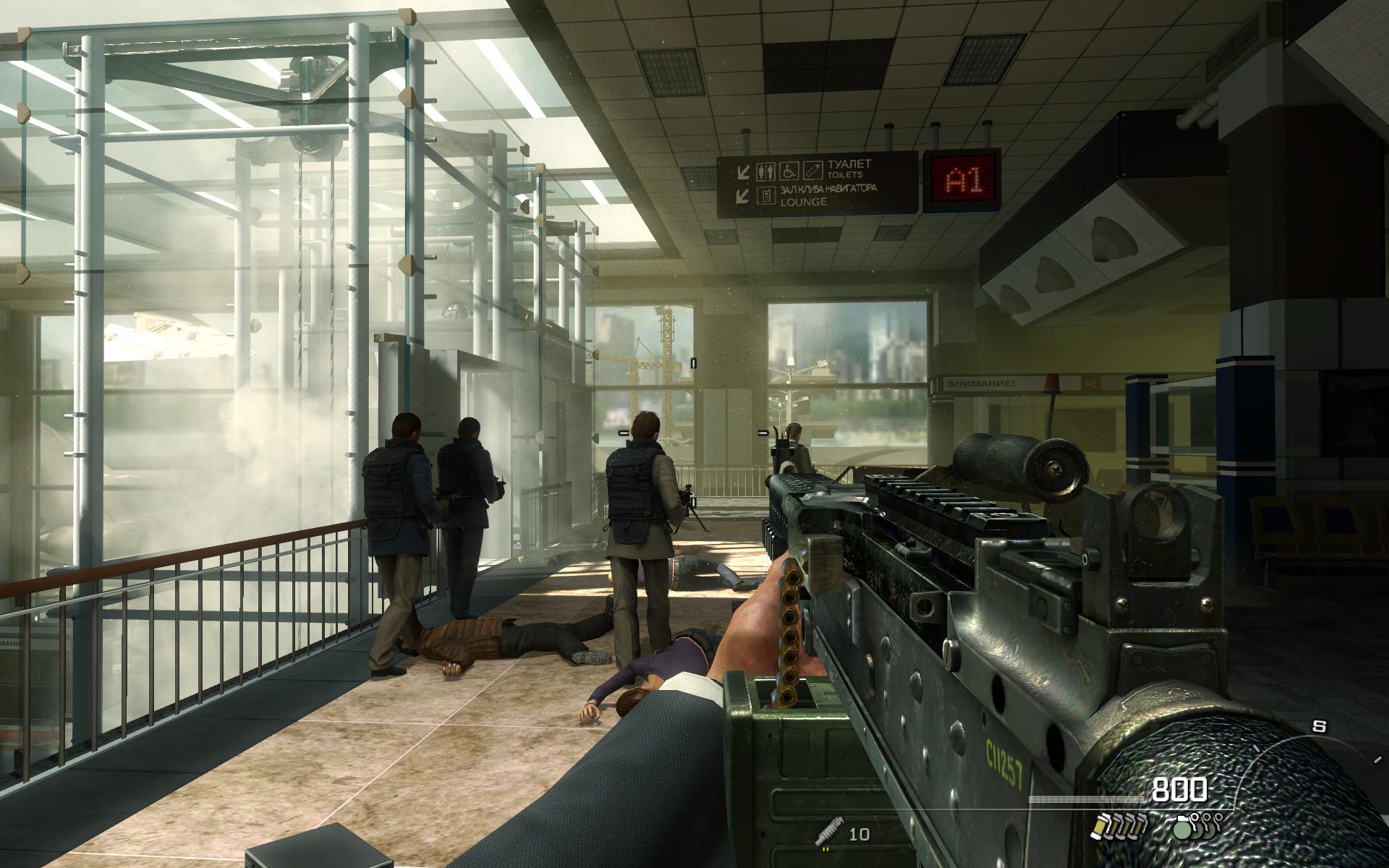
Task: Click the wheelchair accessibility icon on the sign
Action: (x=789, y=171)
